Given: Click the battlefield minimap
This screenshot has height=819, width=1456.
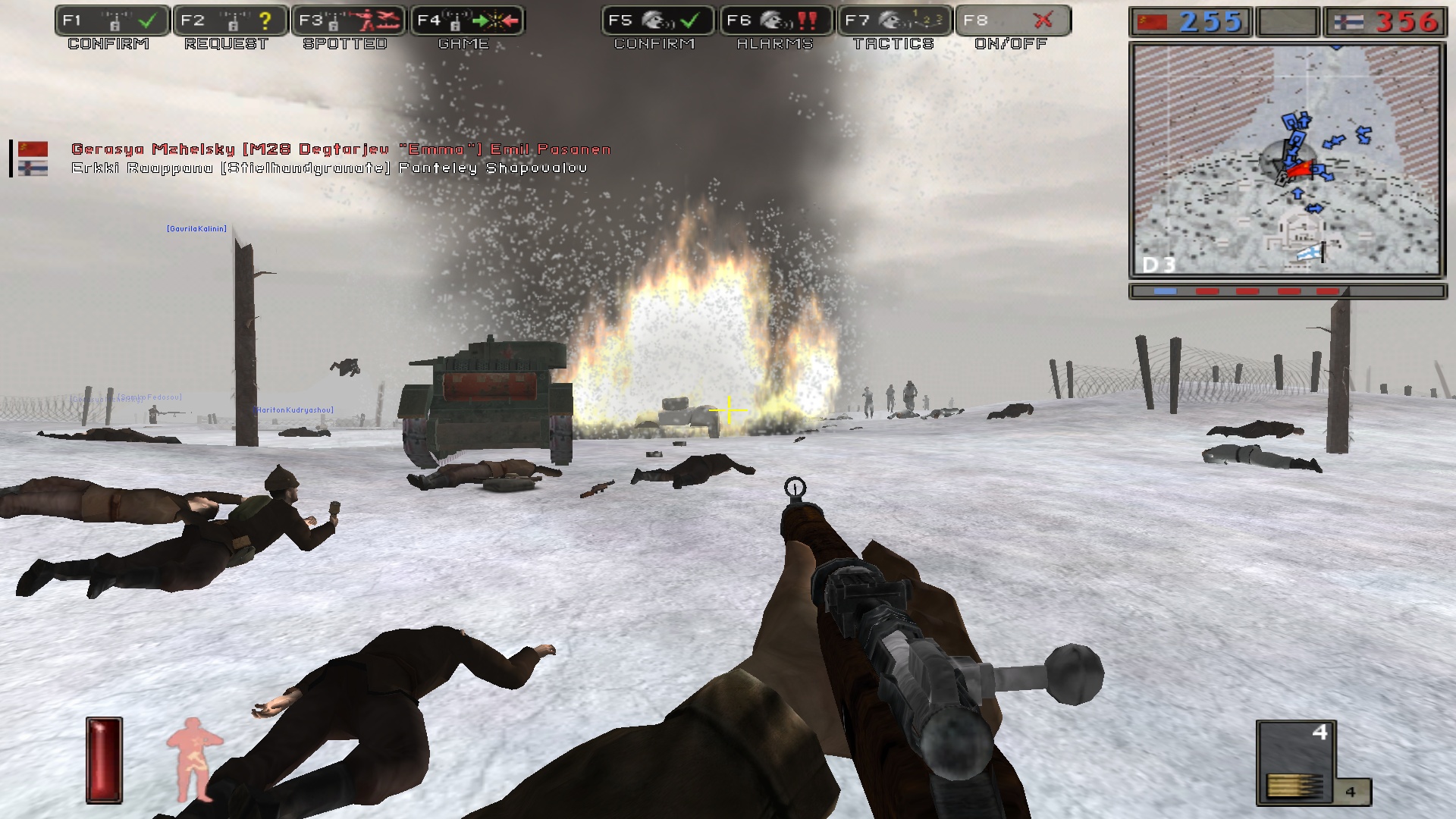Looking at the screenshot, I should (x=1287, y=159).
